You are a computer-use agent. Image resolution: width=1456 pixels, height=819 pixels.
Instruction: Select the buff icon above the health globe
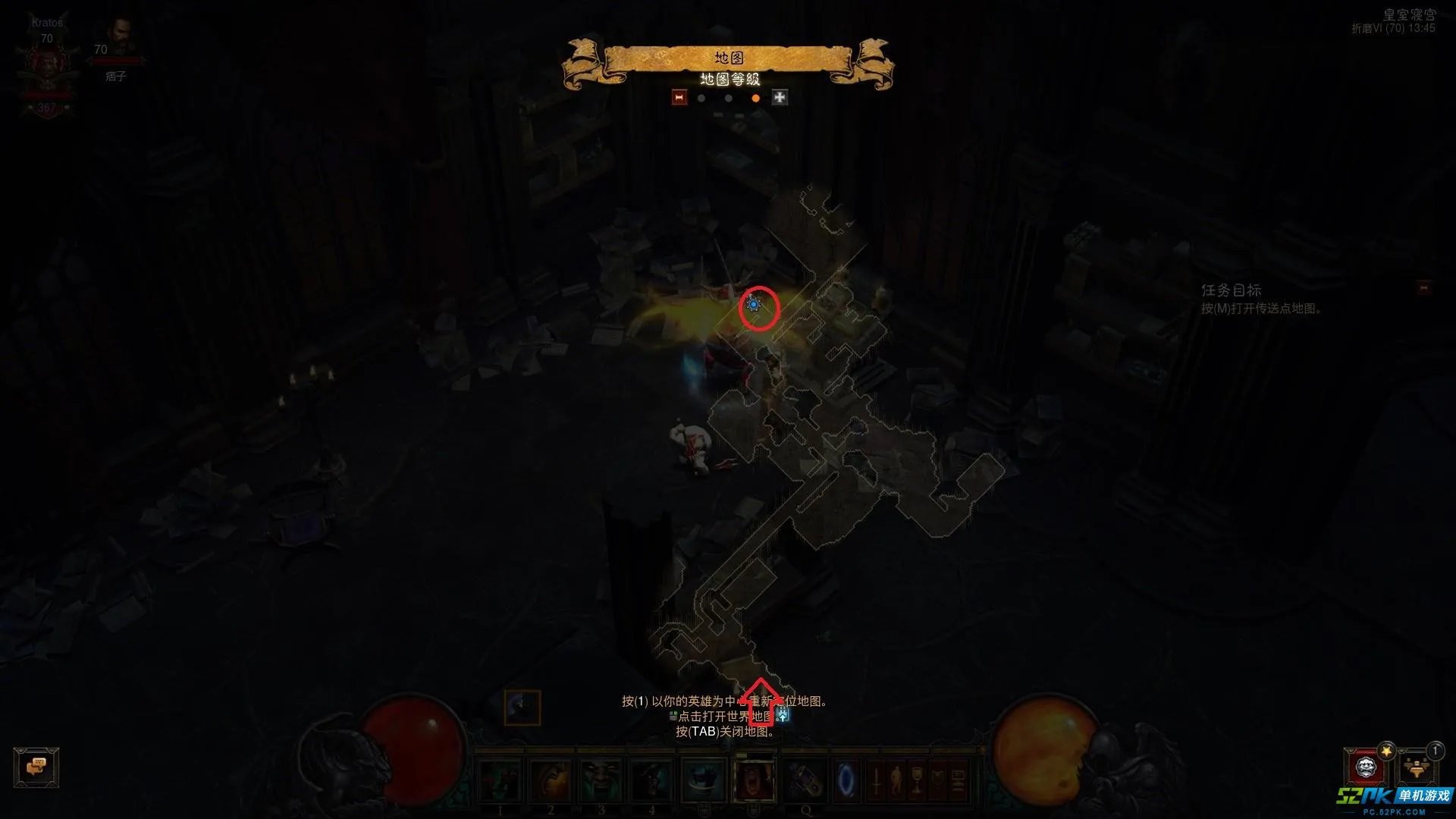(x=522, y=708)
